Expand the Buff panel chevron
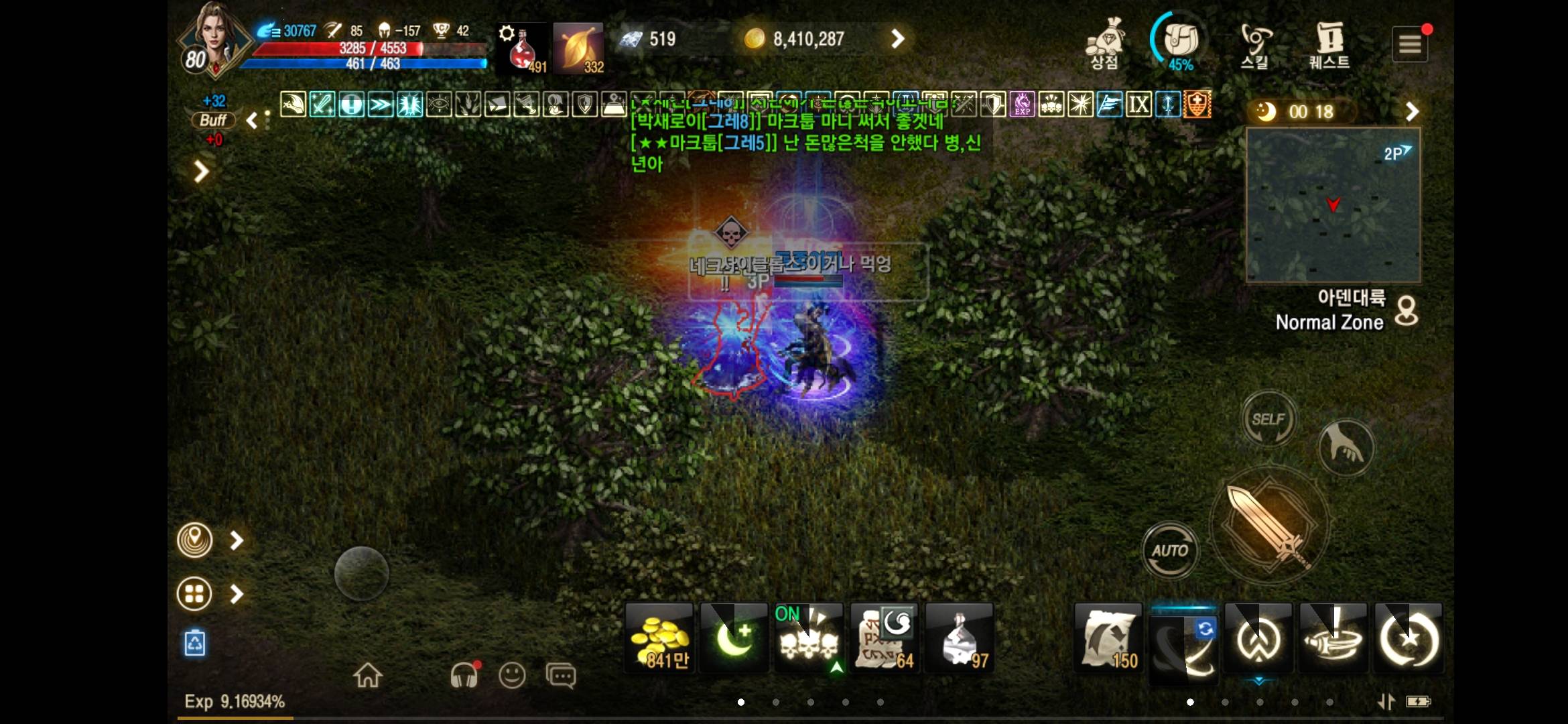 coord(251,121)
